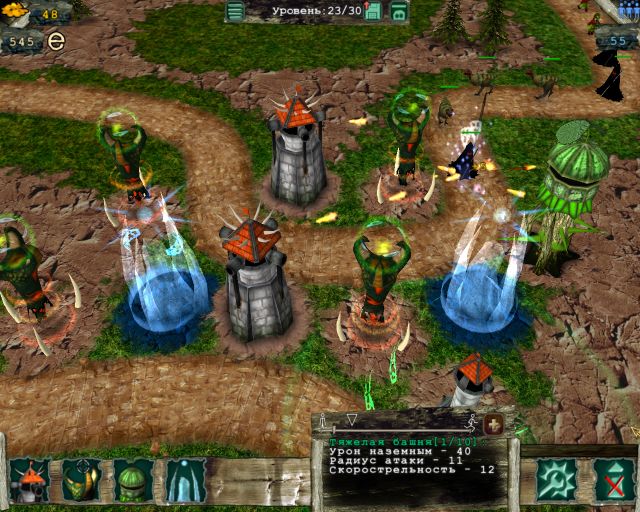640x512 pixels.
Task: Click the floppy disk save icon
Action: click(373, 12)
